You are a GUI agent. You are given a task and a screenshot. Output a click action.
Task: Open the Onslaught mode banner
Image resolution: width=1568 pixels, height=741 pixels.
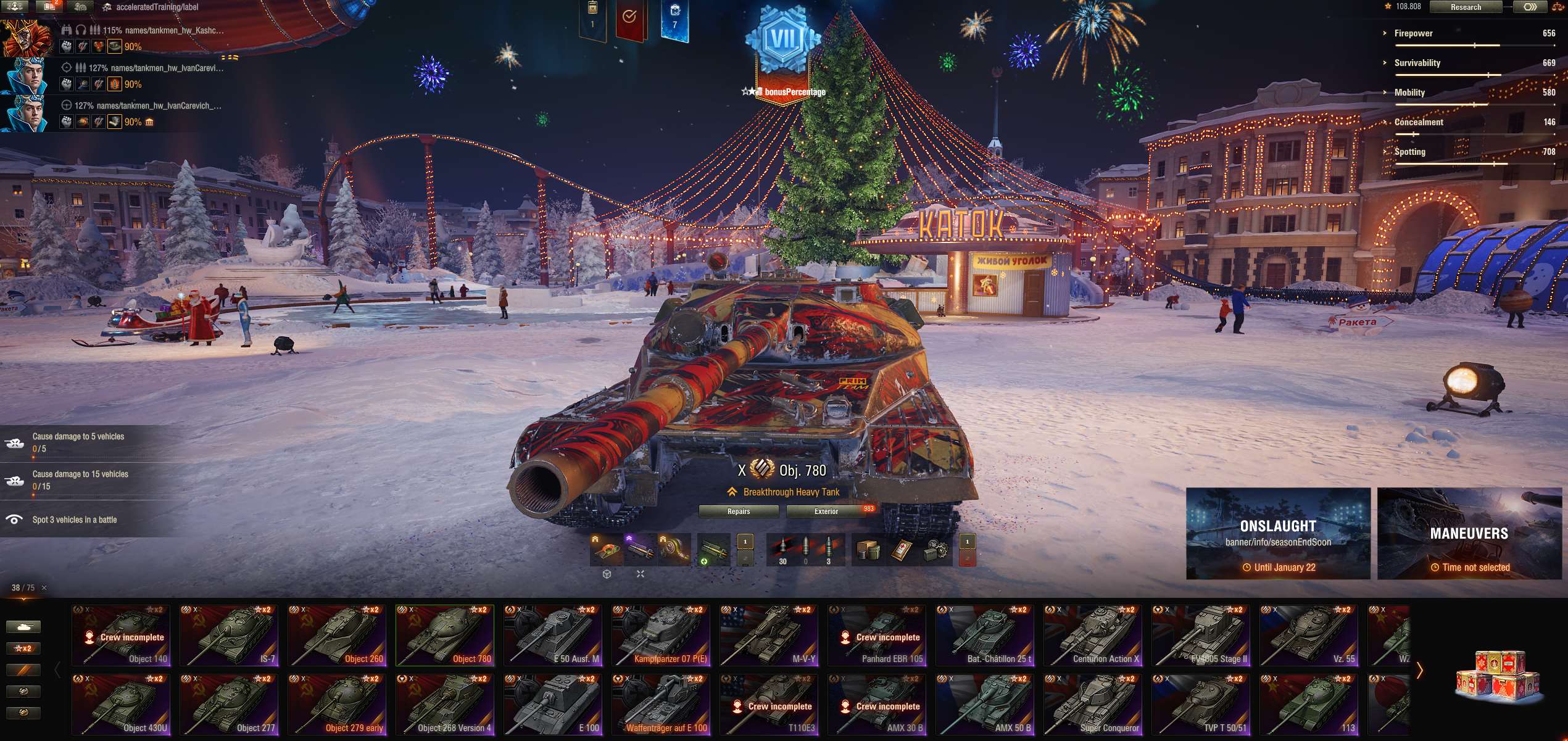(x=1278, y=534)
